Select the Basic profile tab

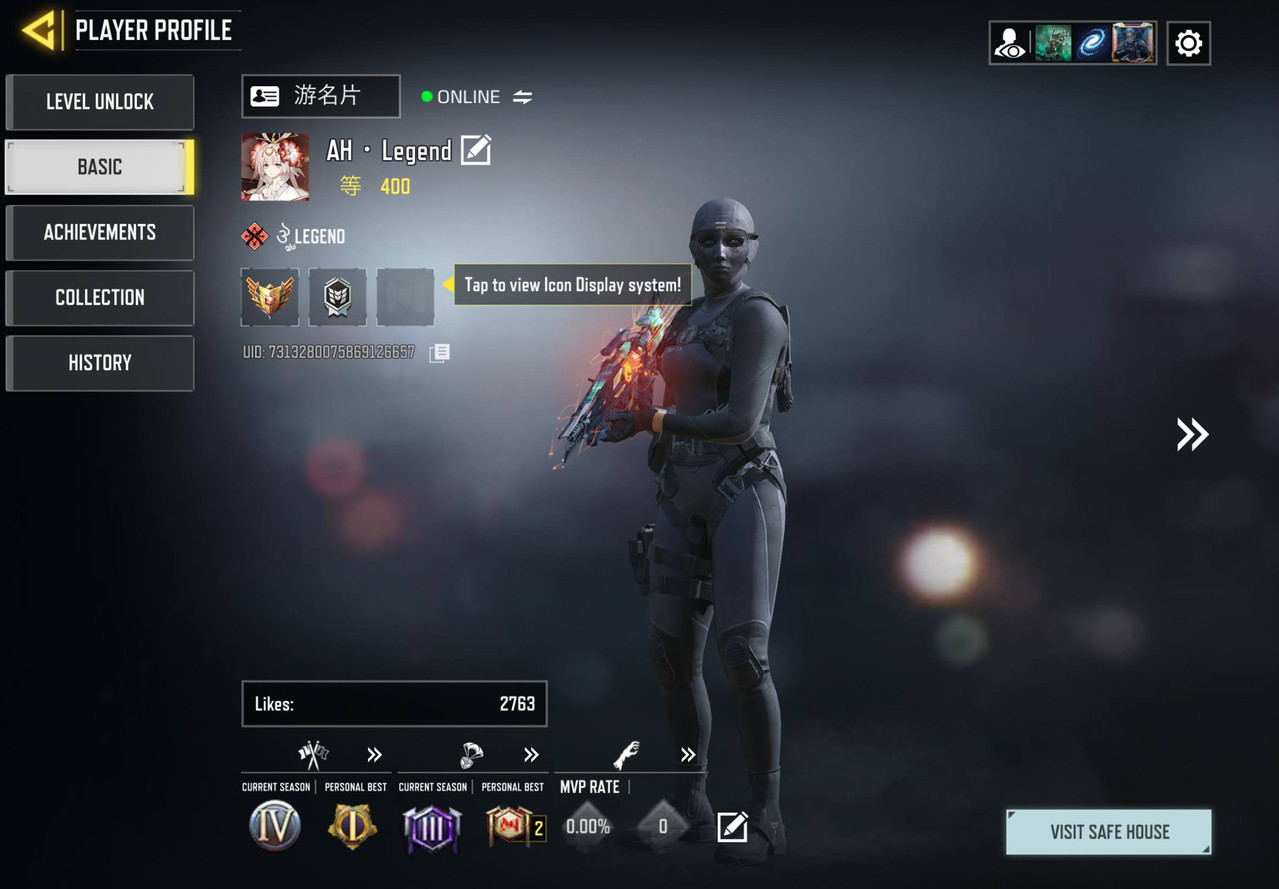pos(100,167)
